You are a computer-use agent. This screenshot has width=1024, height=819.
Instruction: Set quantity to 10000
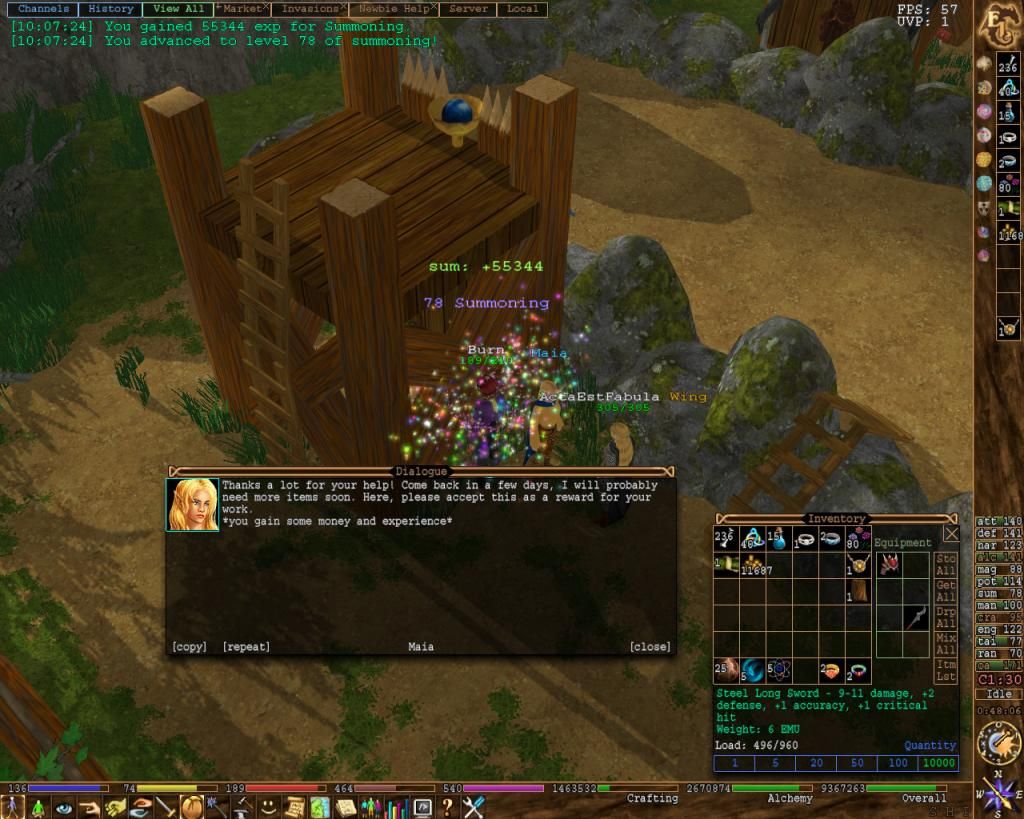tap(938, 763)
